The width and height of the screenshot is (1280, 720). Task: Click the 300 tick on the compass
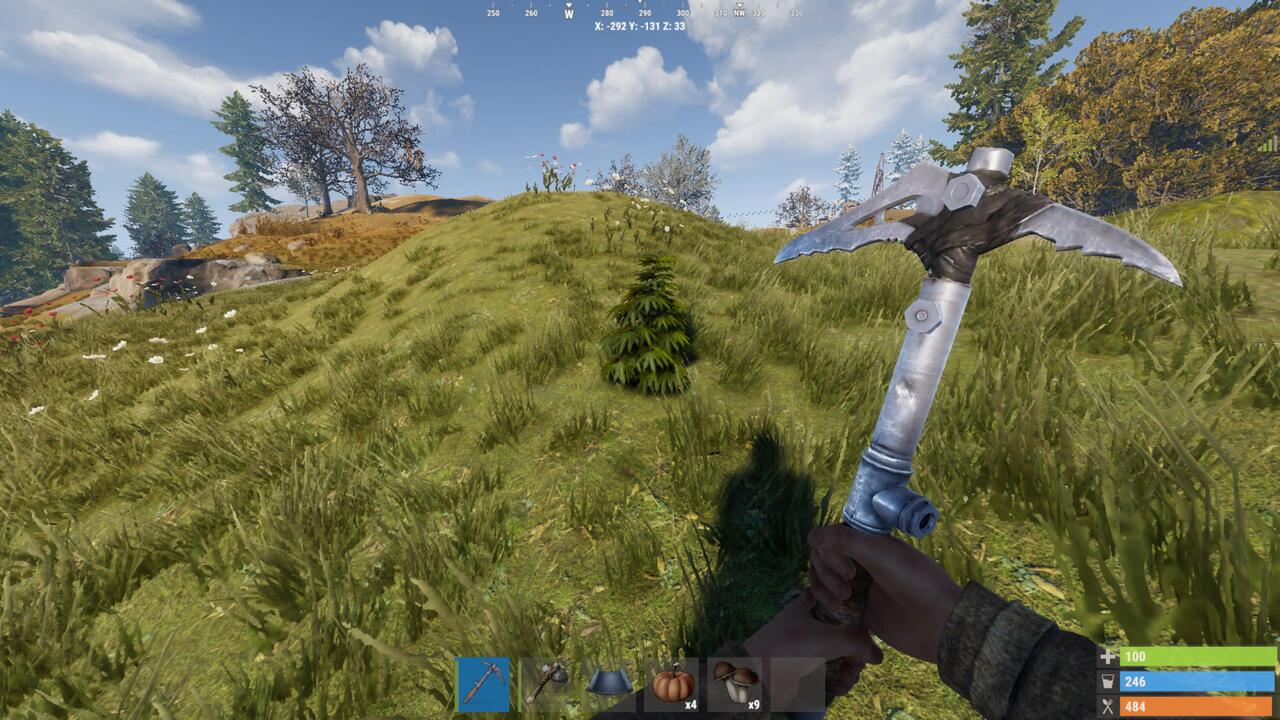click(681, 13)
